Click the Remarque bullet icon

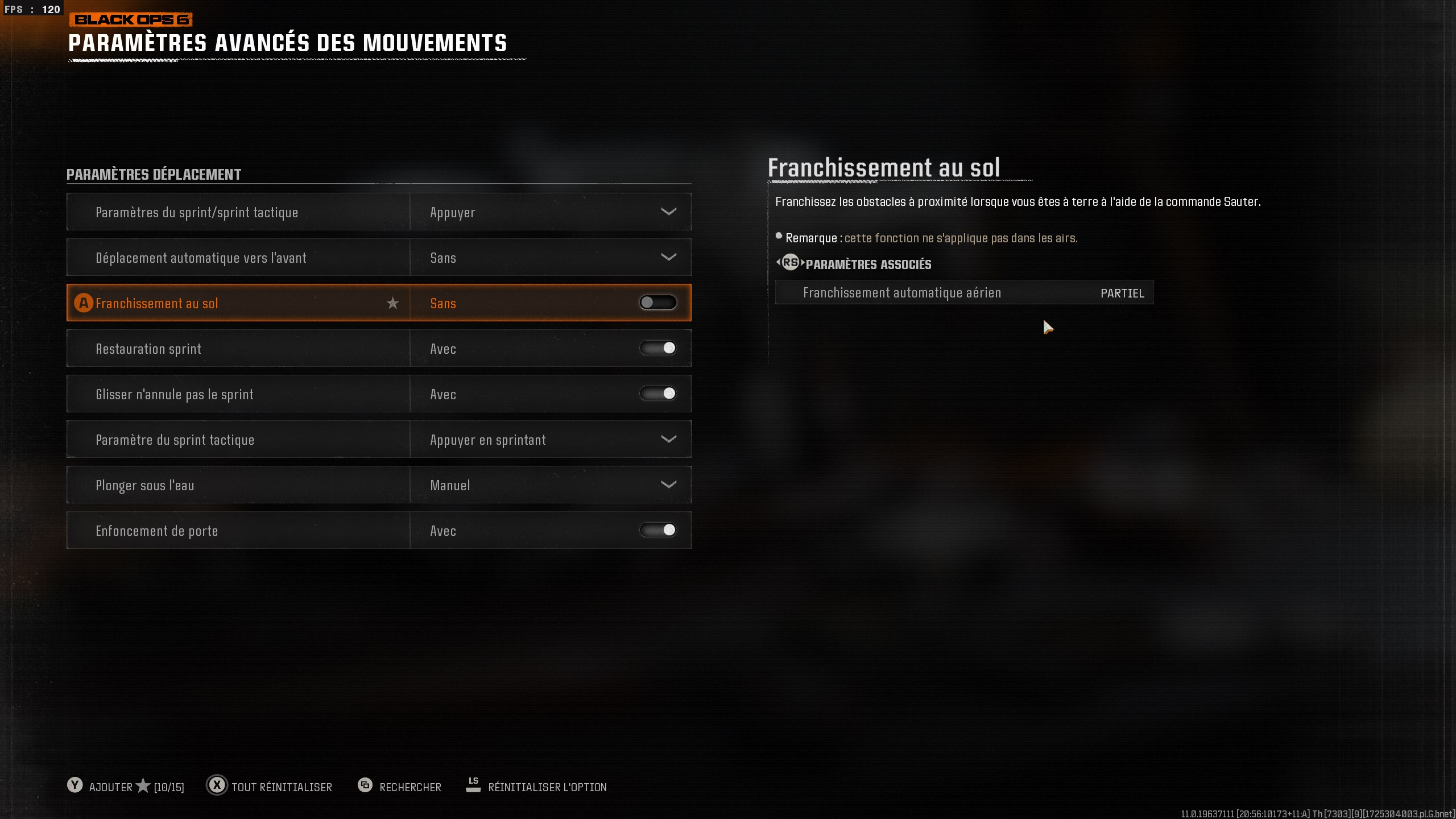(779, 235)
